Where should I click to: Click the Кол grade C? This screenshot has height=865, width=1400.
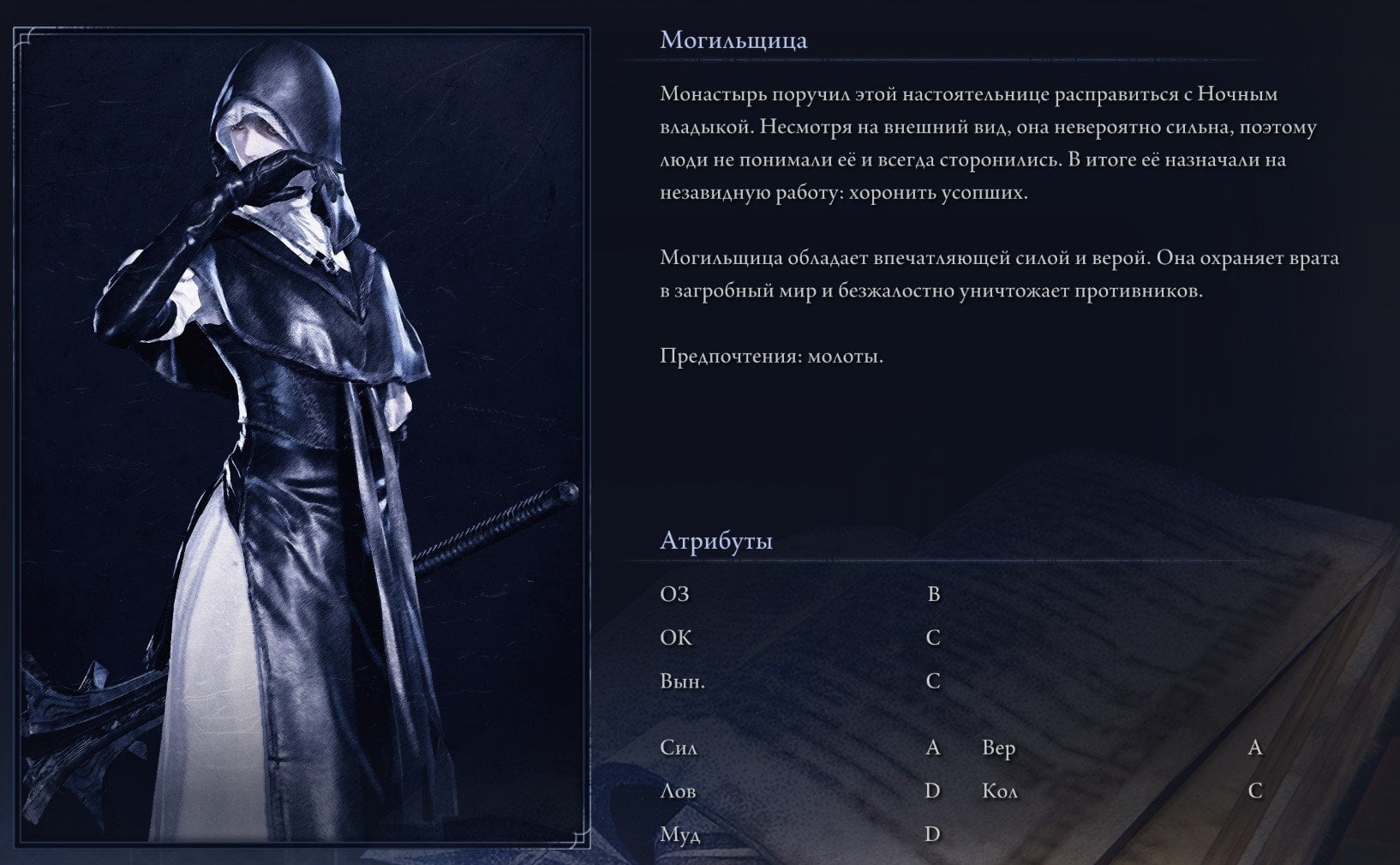click(x=1254, y=790)
